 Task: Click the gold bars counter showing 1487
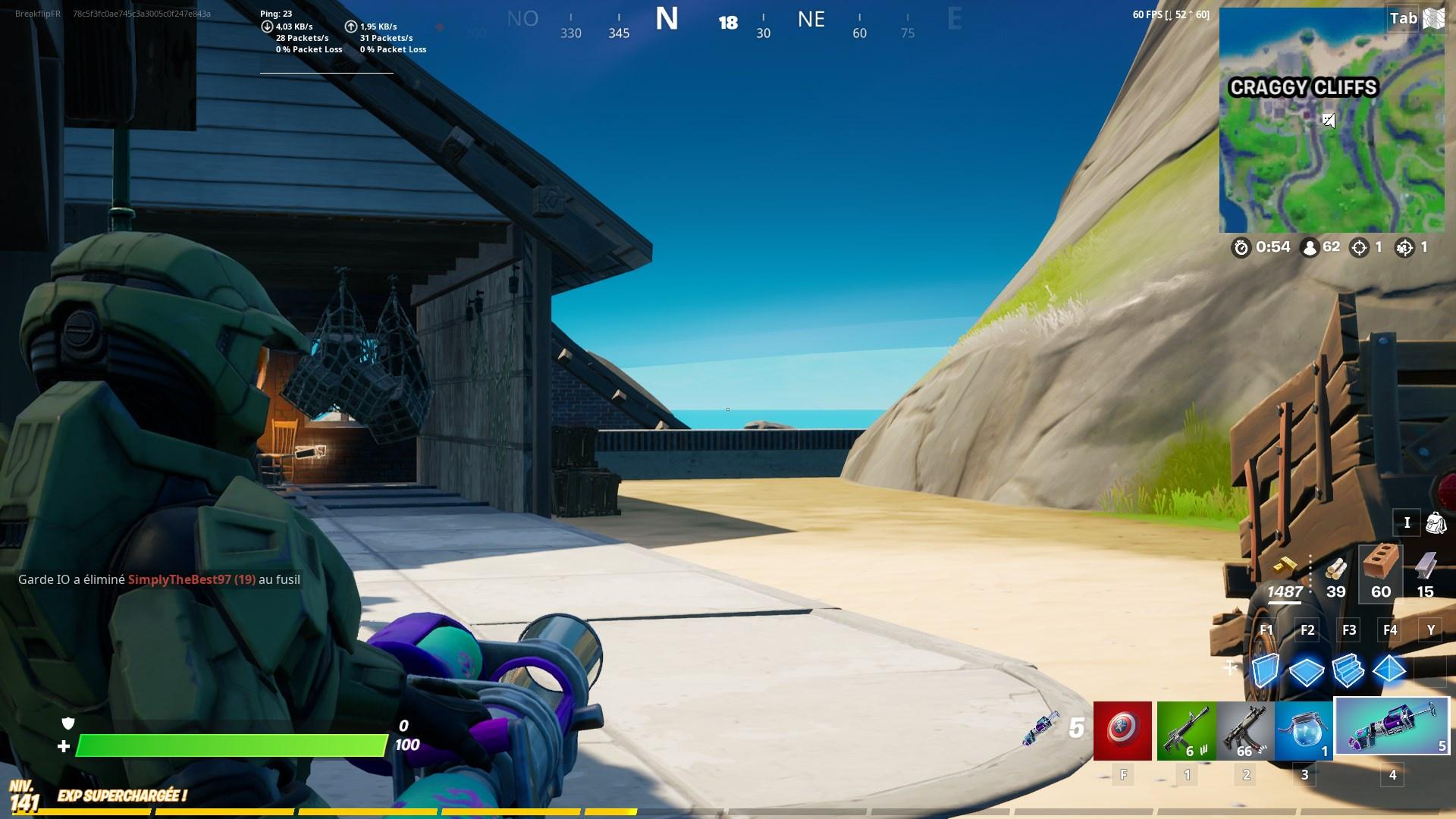click(1287, 591)
